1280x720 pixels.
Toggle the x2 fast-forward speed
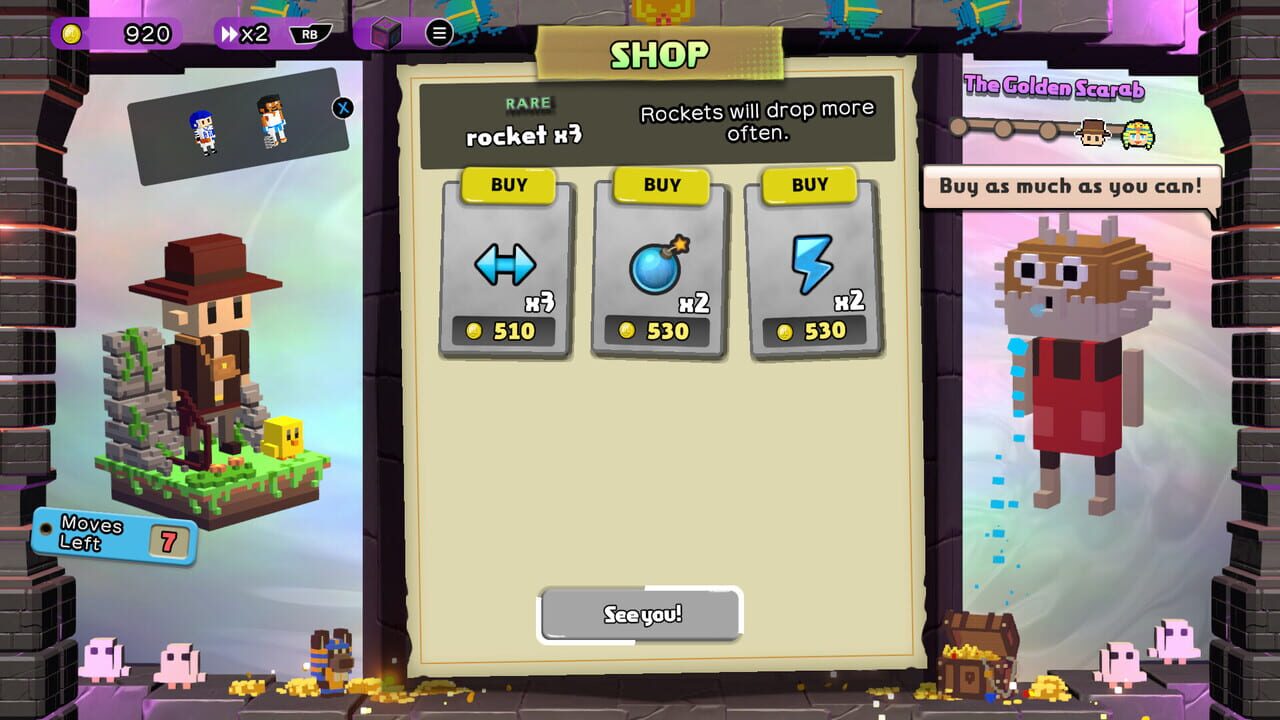(245, 34)
